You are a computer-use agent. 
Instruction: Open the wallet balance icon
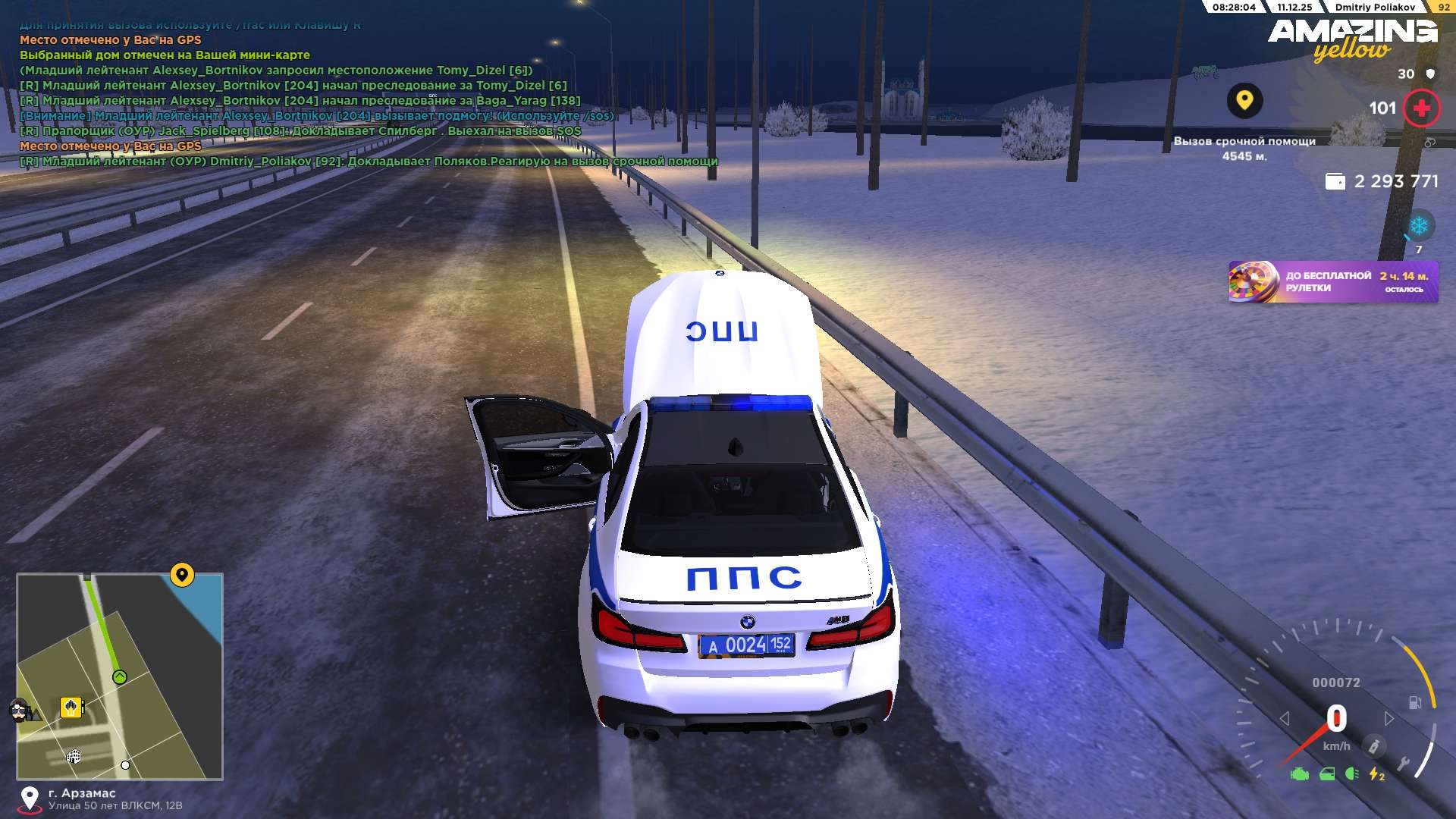click(x=1335, y=181)
